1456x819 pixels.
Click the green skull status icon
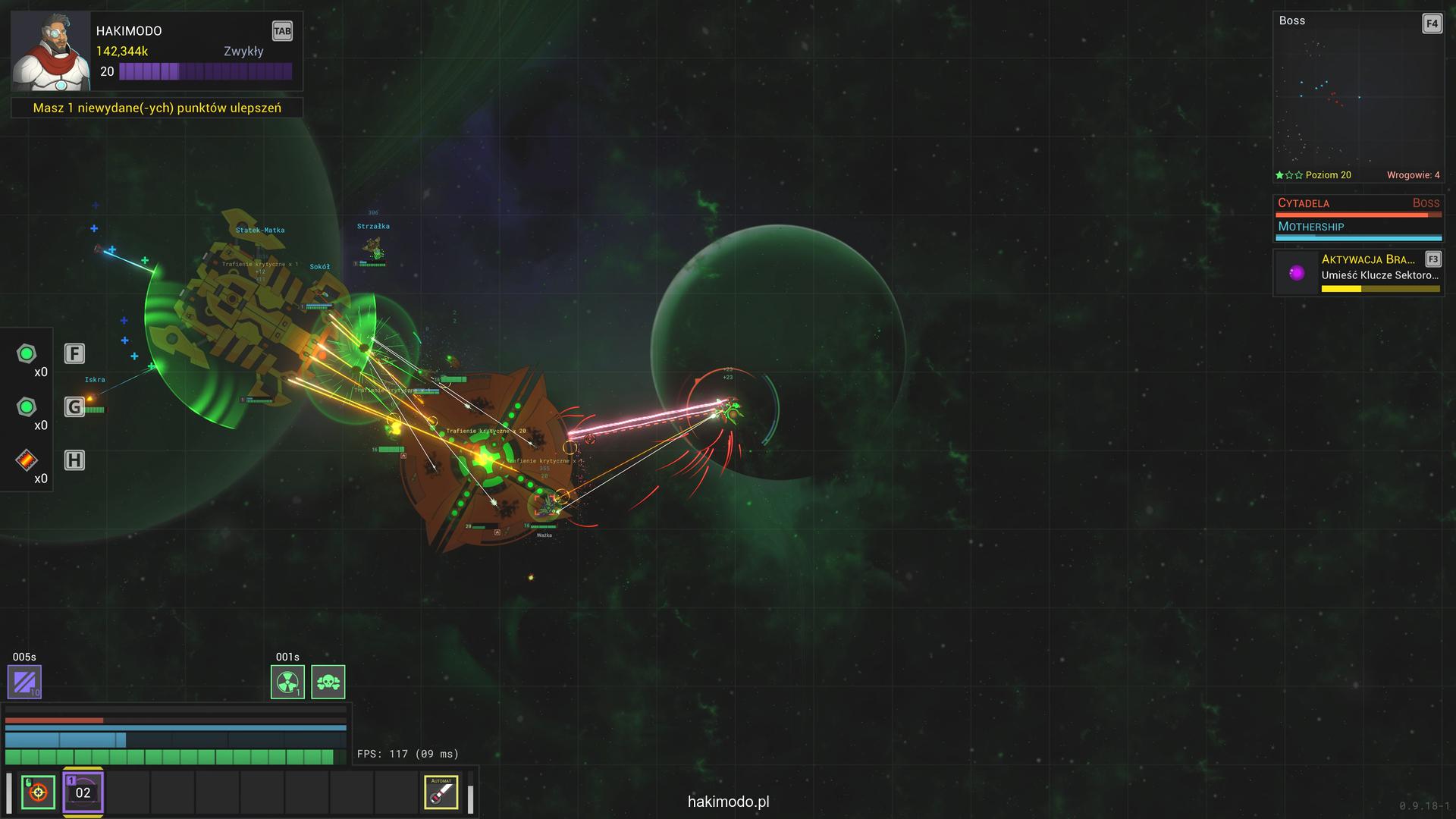click(328, 682)
